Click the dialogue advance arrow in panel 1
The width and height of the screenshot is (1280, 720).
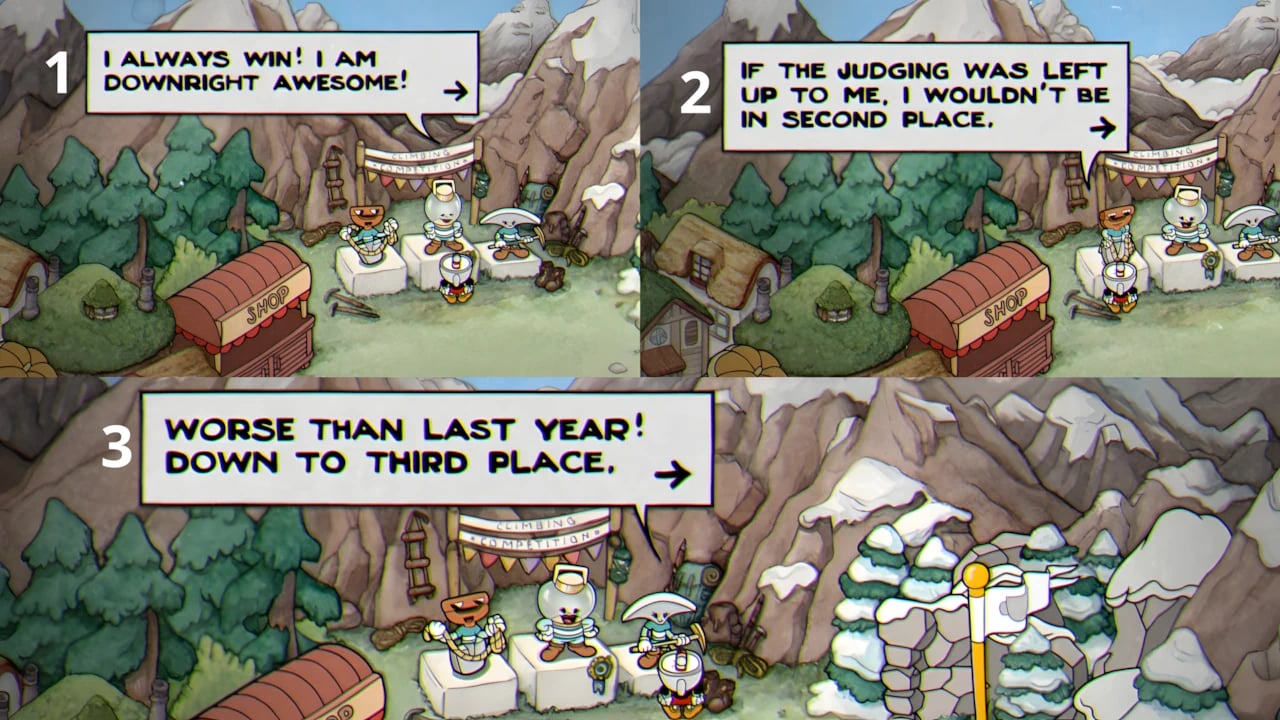pyautogui.click(x=458, y=90)
